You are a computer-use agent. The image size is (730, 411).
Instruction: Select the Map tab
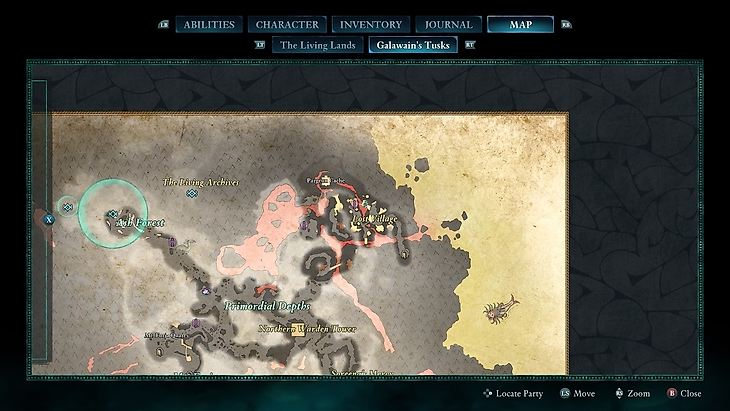point(519,24)
